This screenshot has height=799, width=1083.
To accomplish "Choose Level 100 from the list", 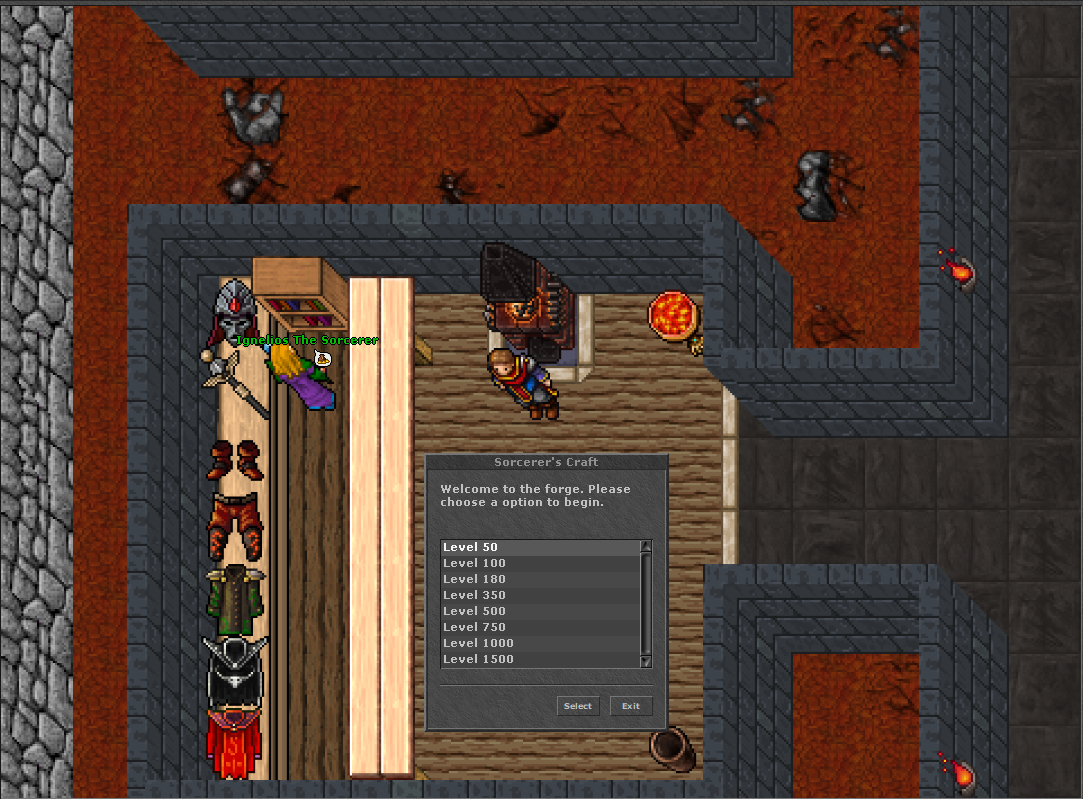I will point(539,563).
